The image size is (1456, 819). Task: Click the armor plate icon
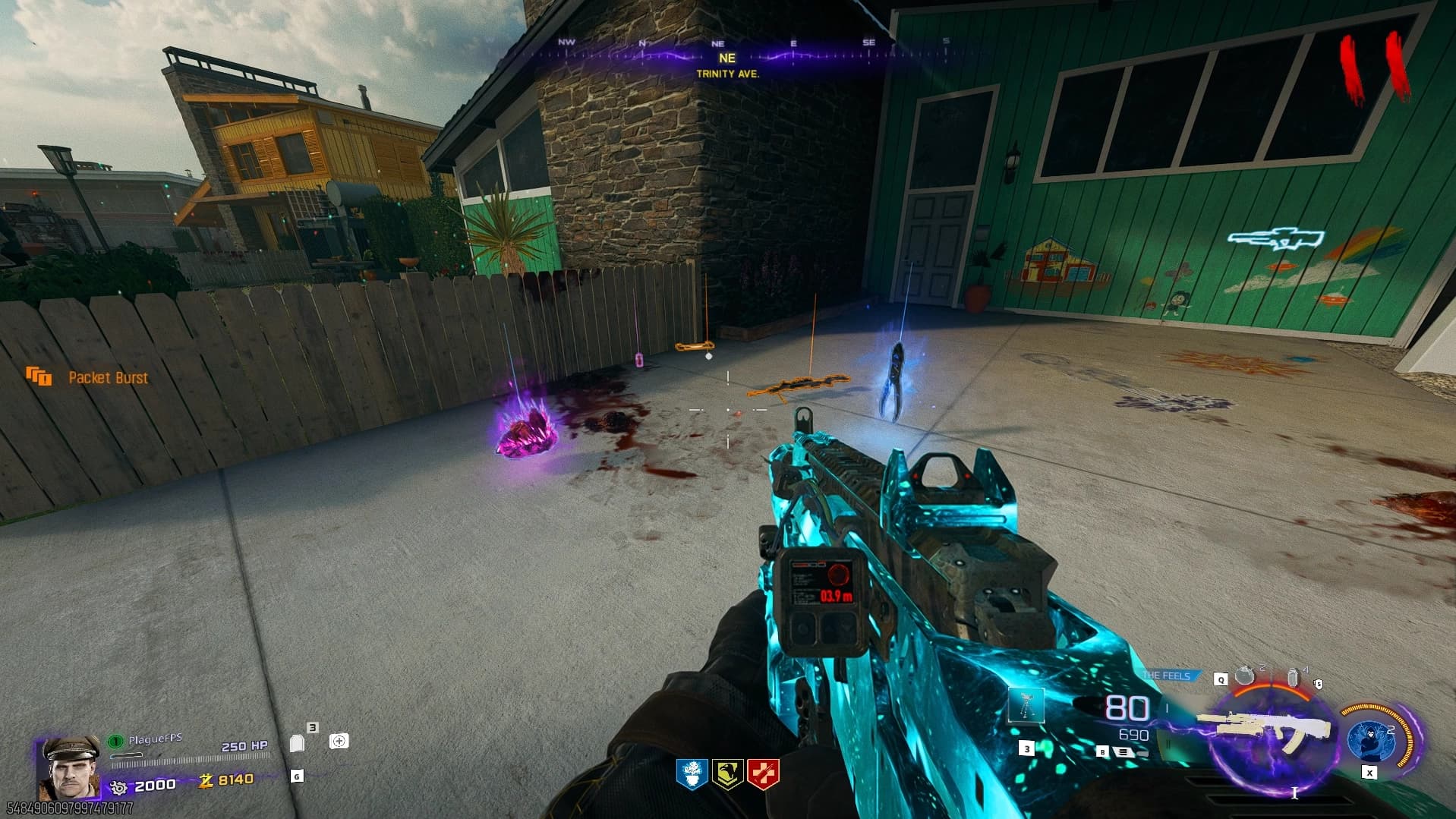[x=298, y=742]
